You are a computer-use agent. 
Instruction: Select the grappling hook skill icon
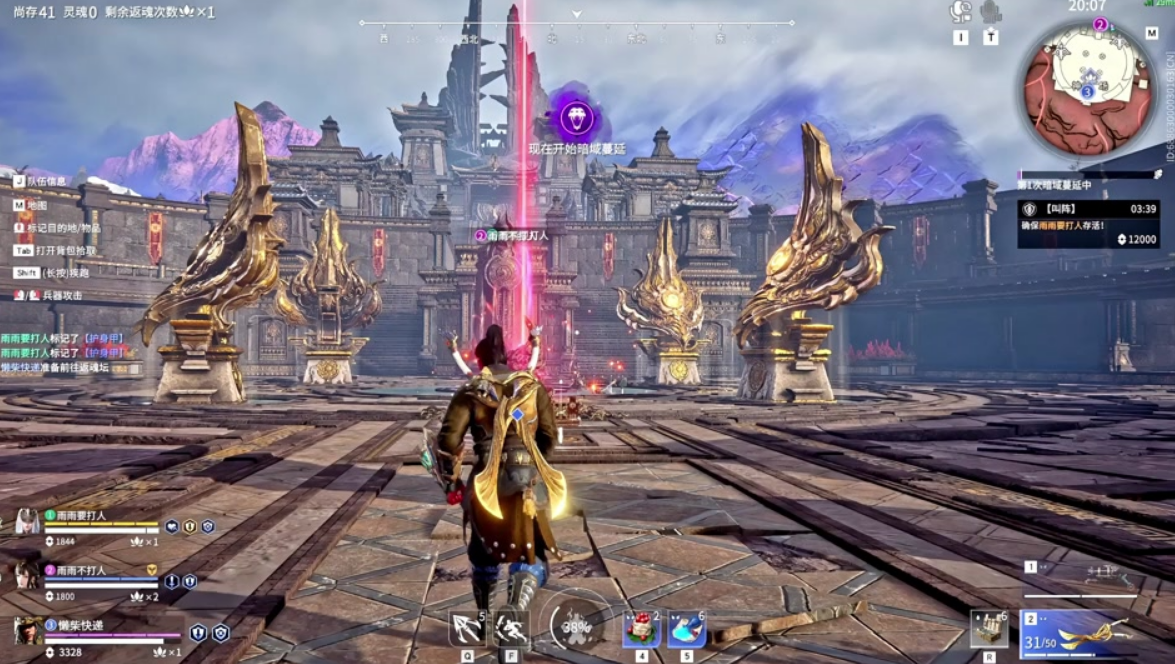465,628
